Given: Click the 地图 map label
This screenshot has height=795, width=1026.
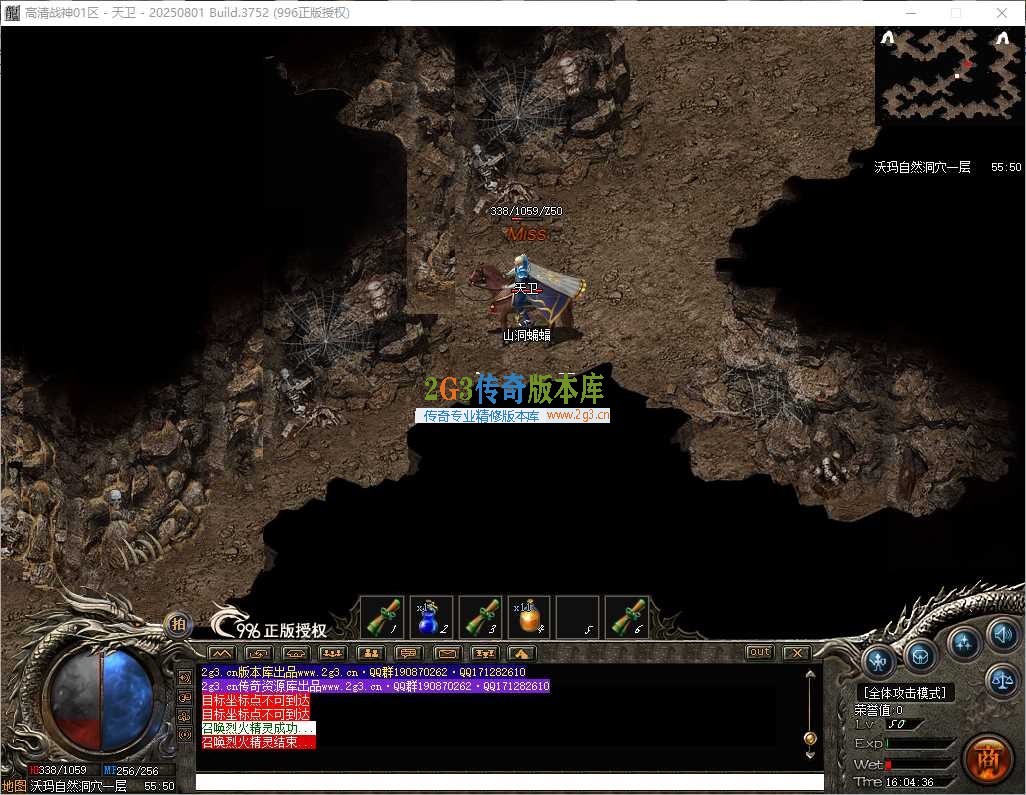Looking at the screenshot, I should (14, 786).
